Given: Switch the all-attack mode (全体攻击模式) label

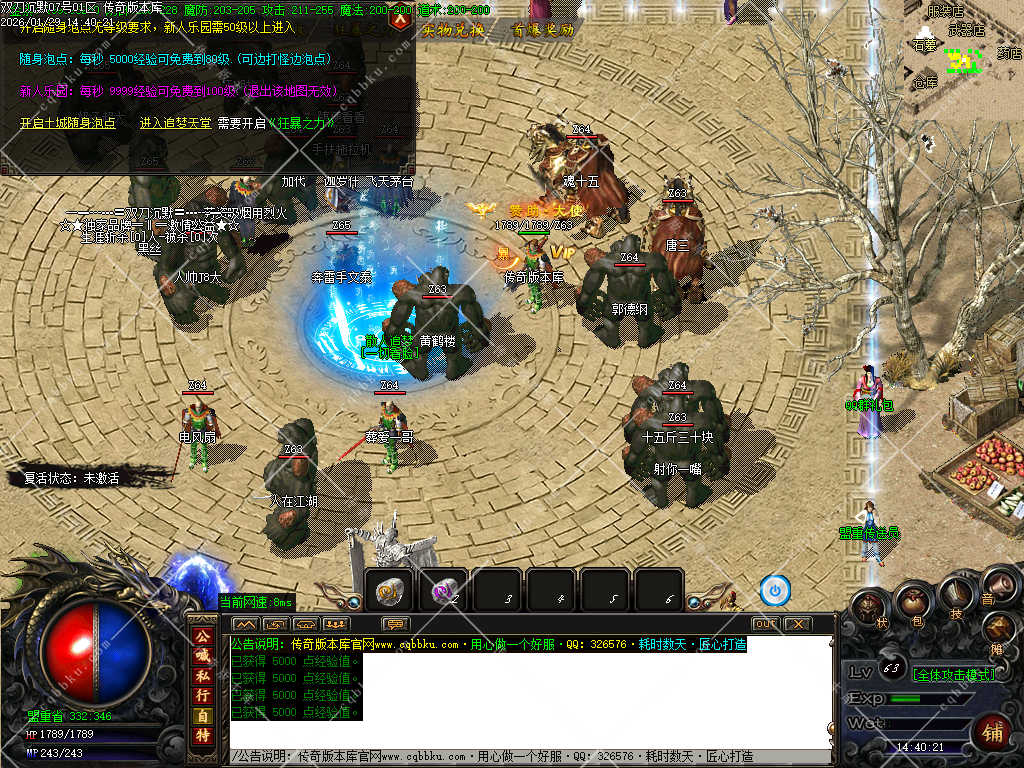Looking at the screenshot, I should coord(954,674).
